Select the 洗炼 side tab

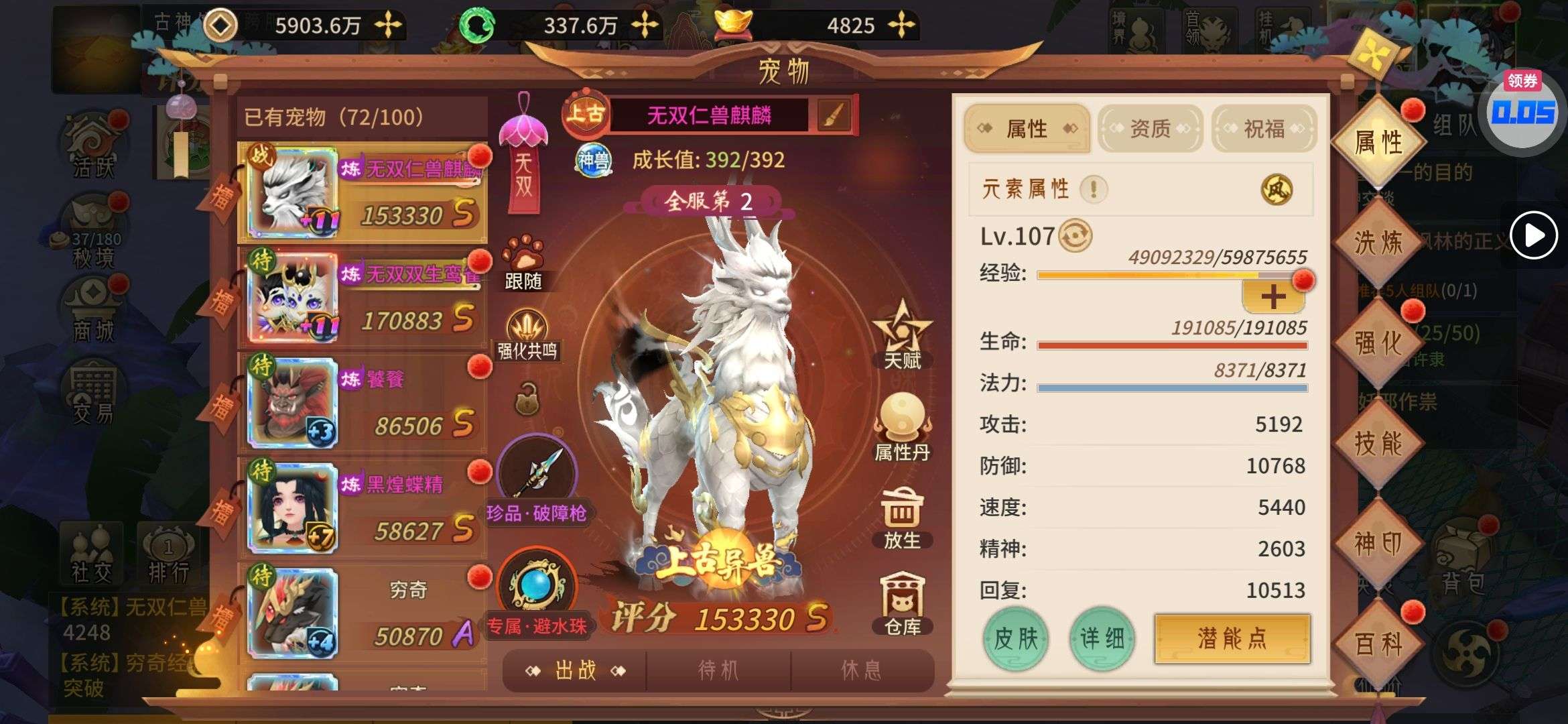pyautogui.click(x=1378, y=242)
